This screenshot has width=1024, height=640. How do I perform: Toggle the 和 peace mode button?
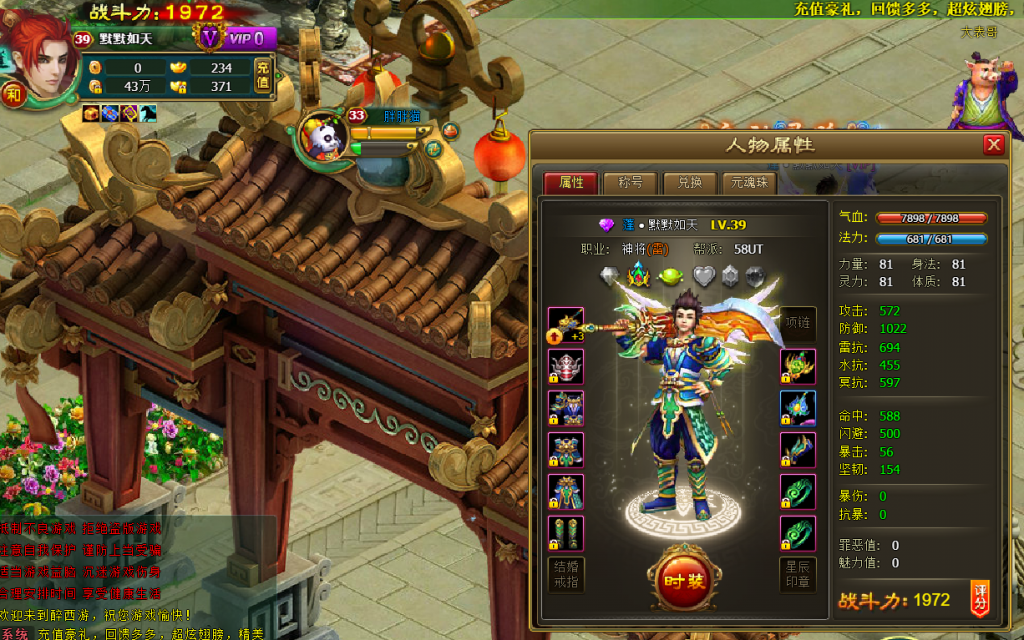tap(14, 95)
